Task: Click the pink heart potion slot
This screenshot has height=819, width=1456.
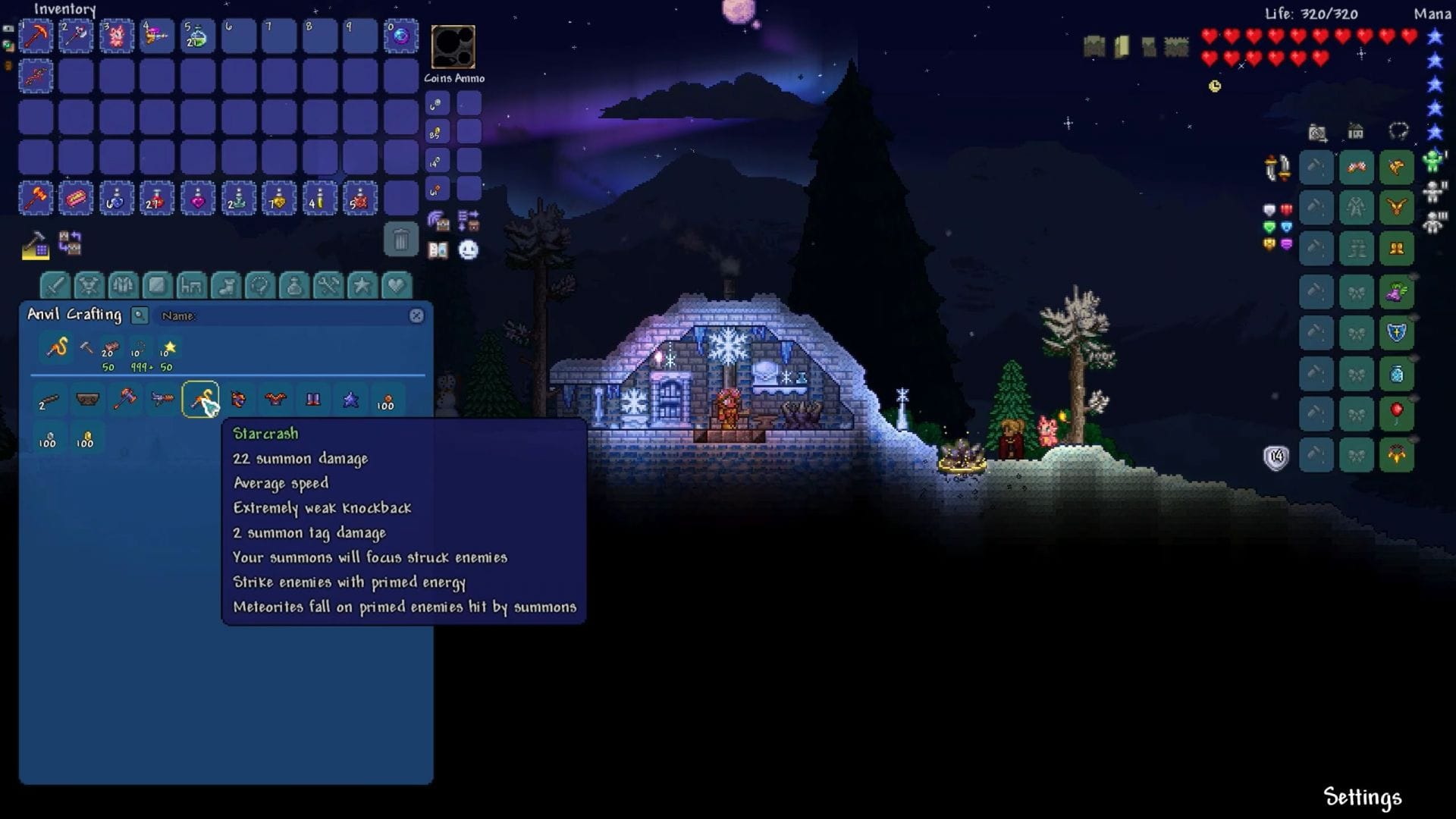Action: point(198,199)
